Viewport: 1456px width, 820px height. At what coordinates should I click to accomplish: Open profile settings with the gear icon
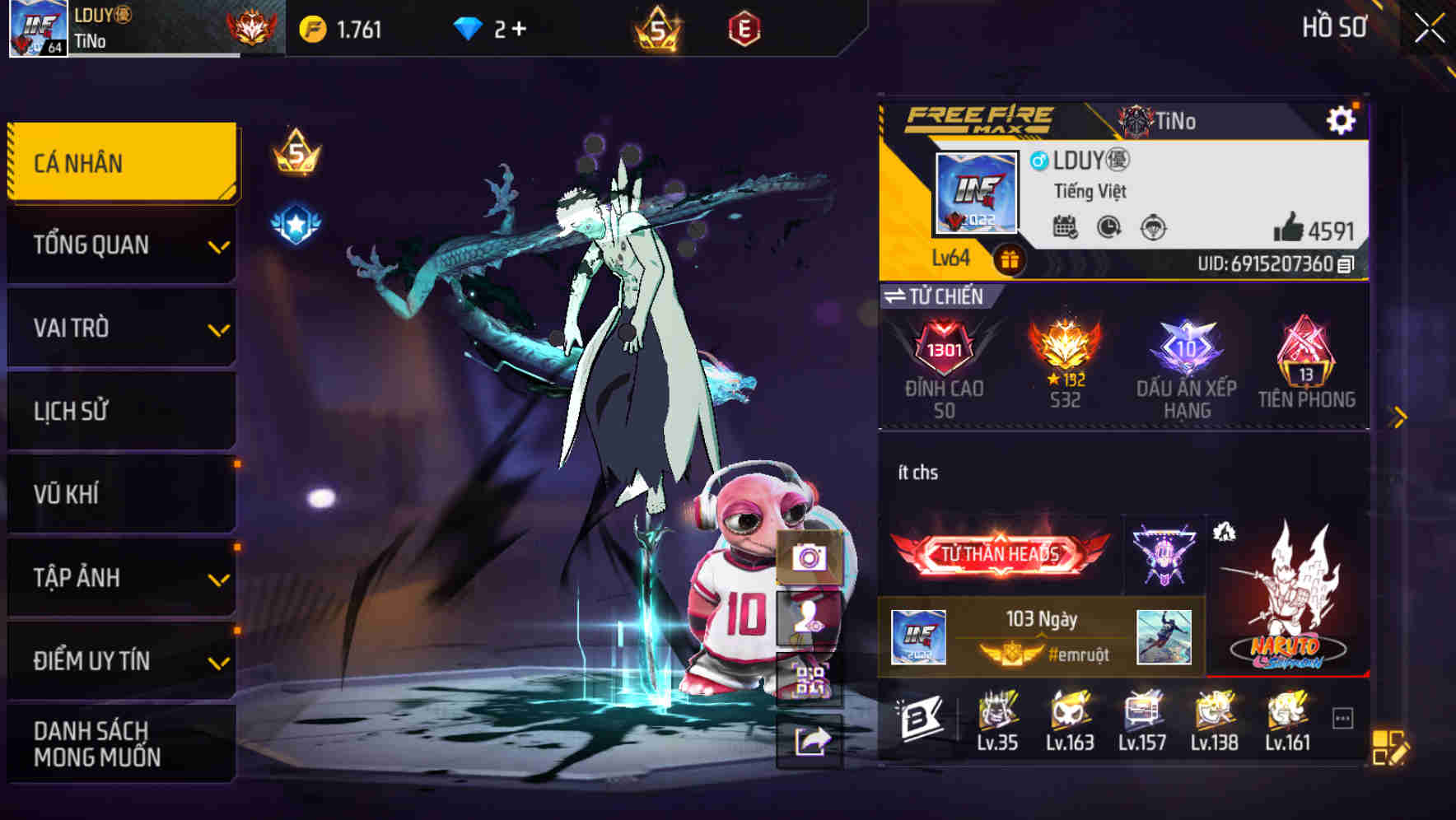(1342, 119)
